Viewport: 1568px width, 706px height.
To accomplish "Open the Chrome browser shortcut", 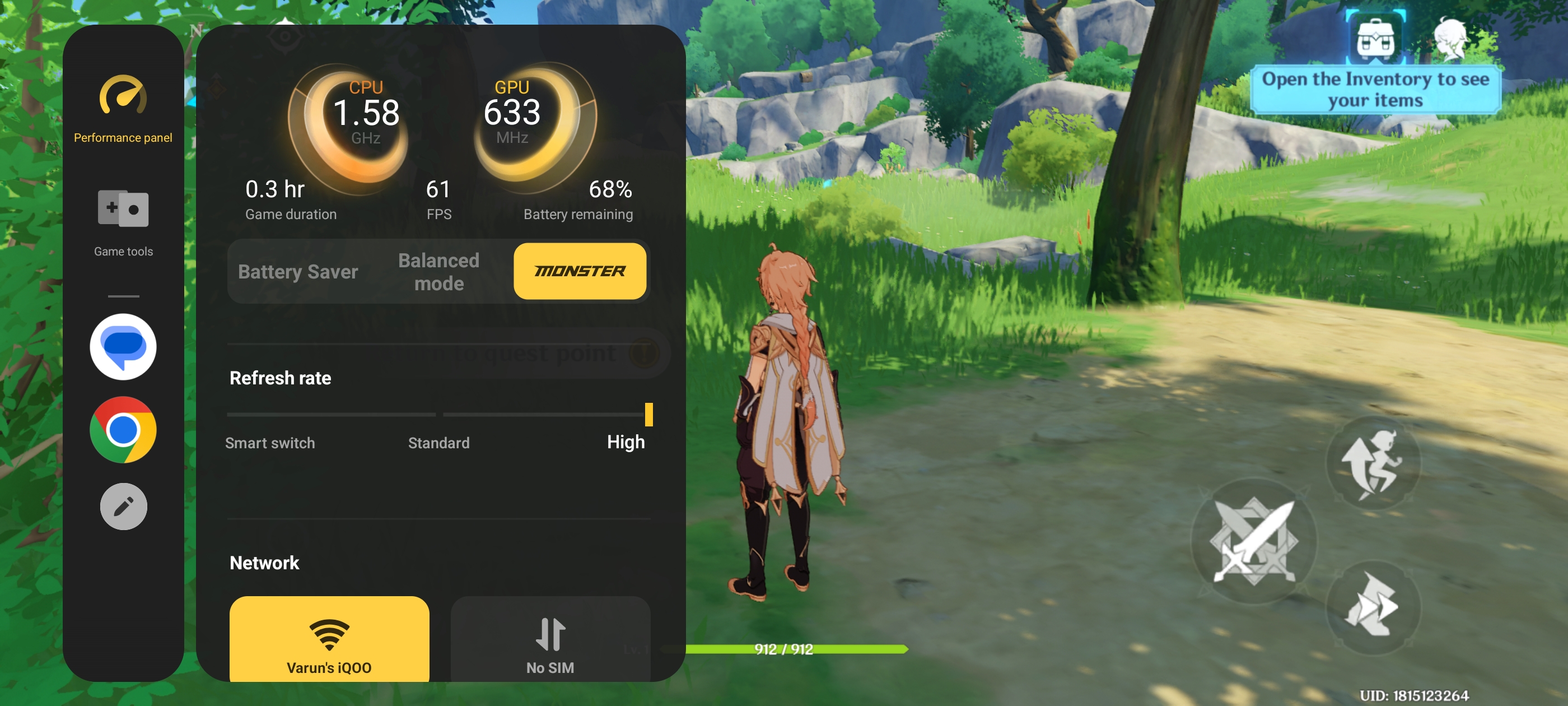I will (123, 430).
